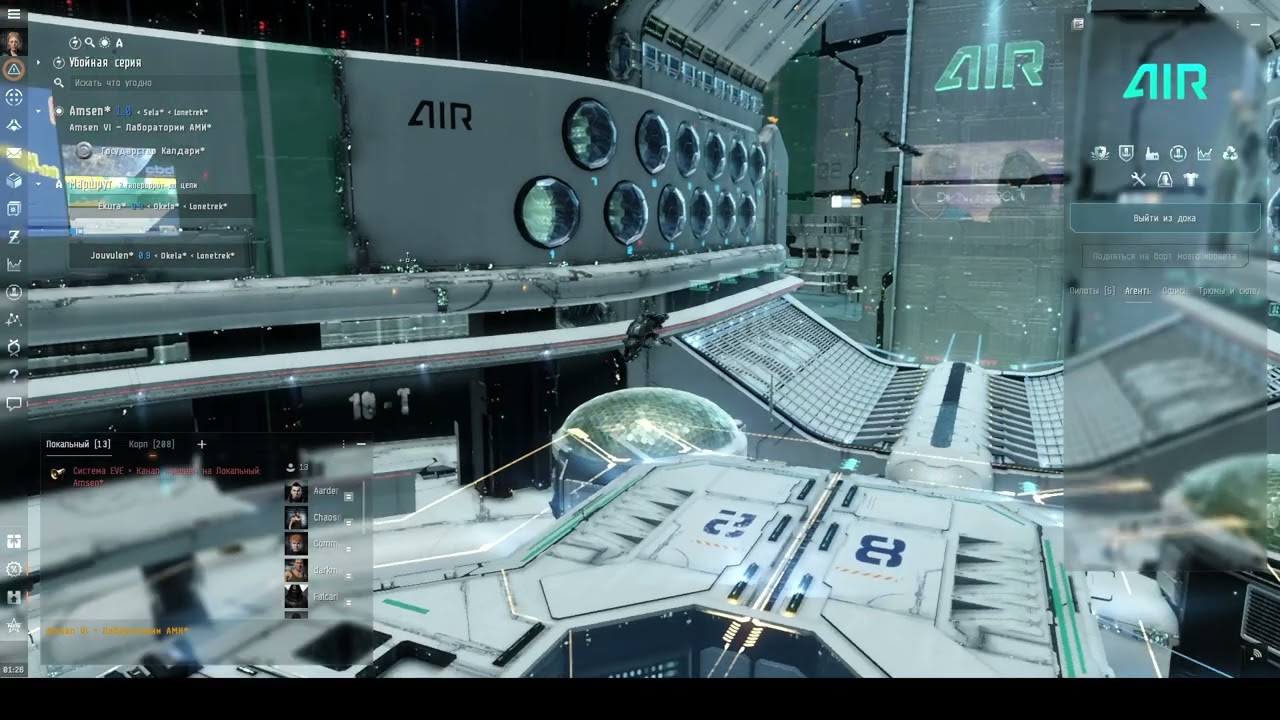Select the "Офисы" station tab
The width and height of the screenshot is (1280, 720).
(1173, 291)
